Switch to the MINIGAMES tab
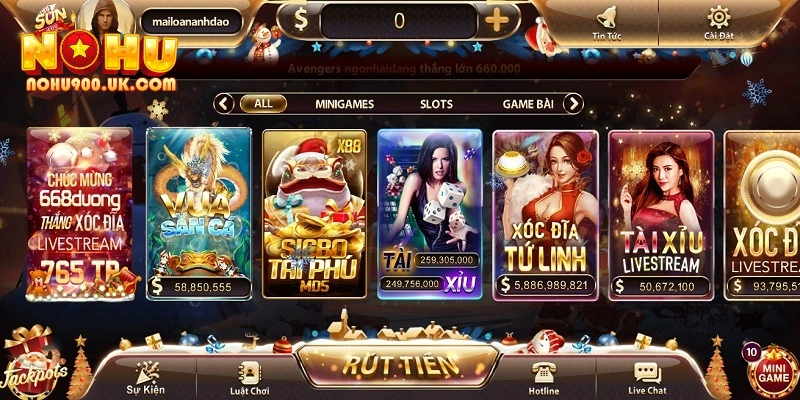The image size is (800, 400). pos(345,103)
